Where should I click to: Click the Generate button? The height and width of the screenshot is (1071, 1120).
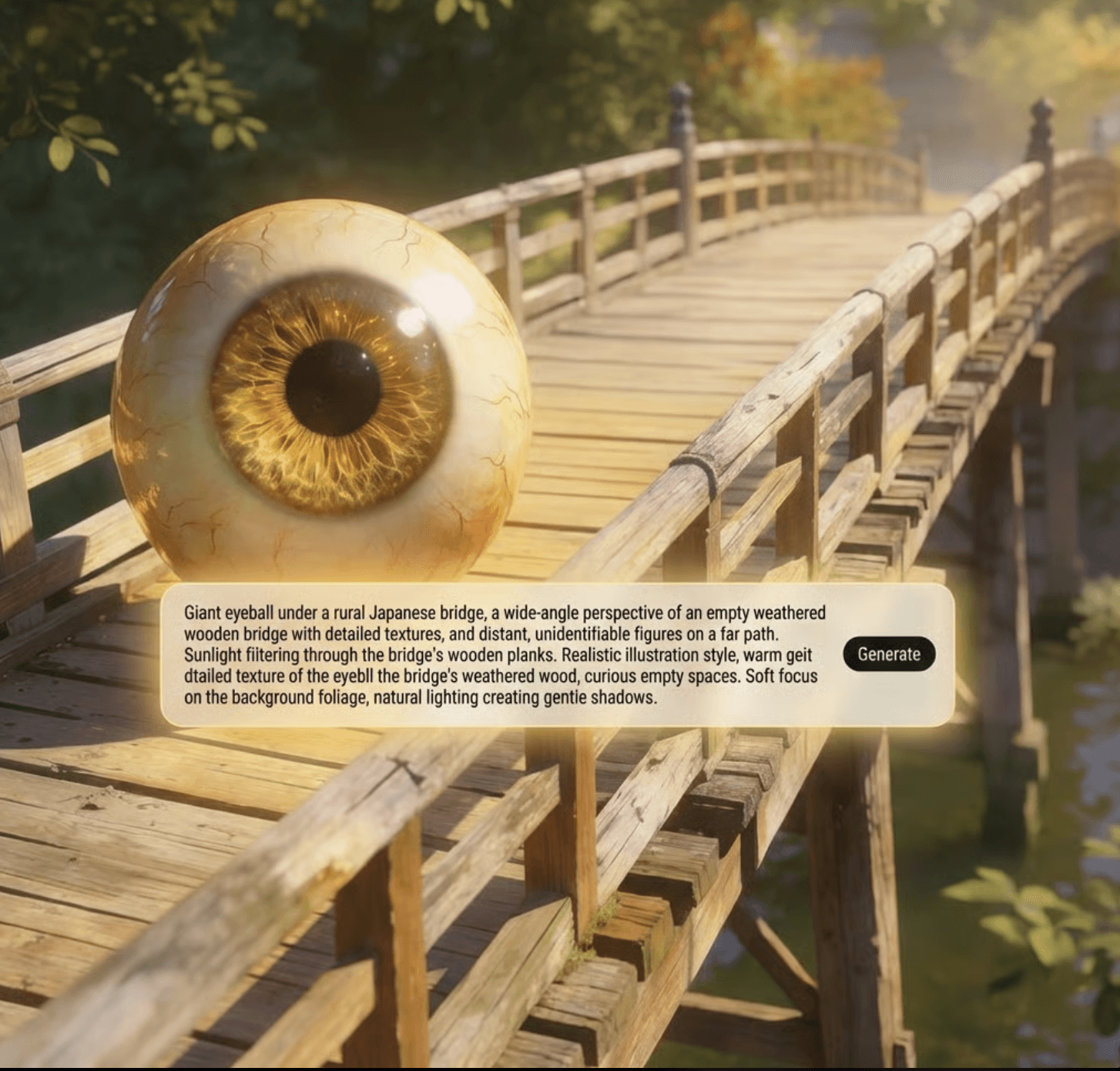pyautogui.click(x=888, y=654)
